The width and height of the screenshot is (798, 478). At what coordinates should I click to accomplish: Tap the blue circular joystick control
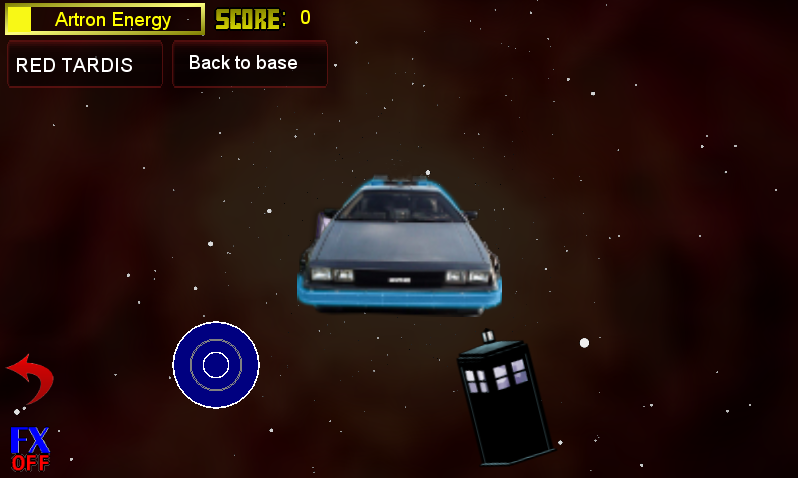coord(216,365)
